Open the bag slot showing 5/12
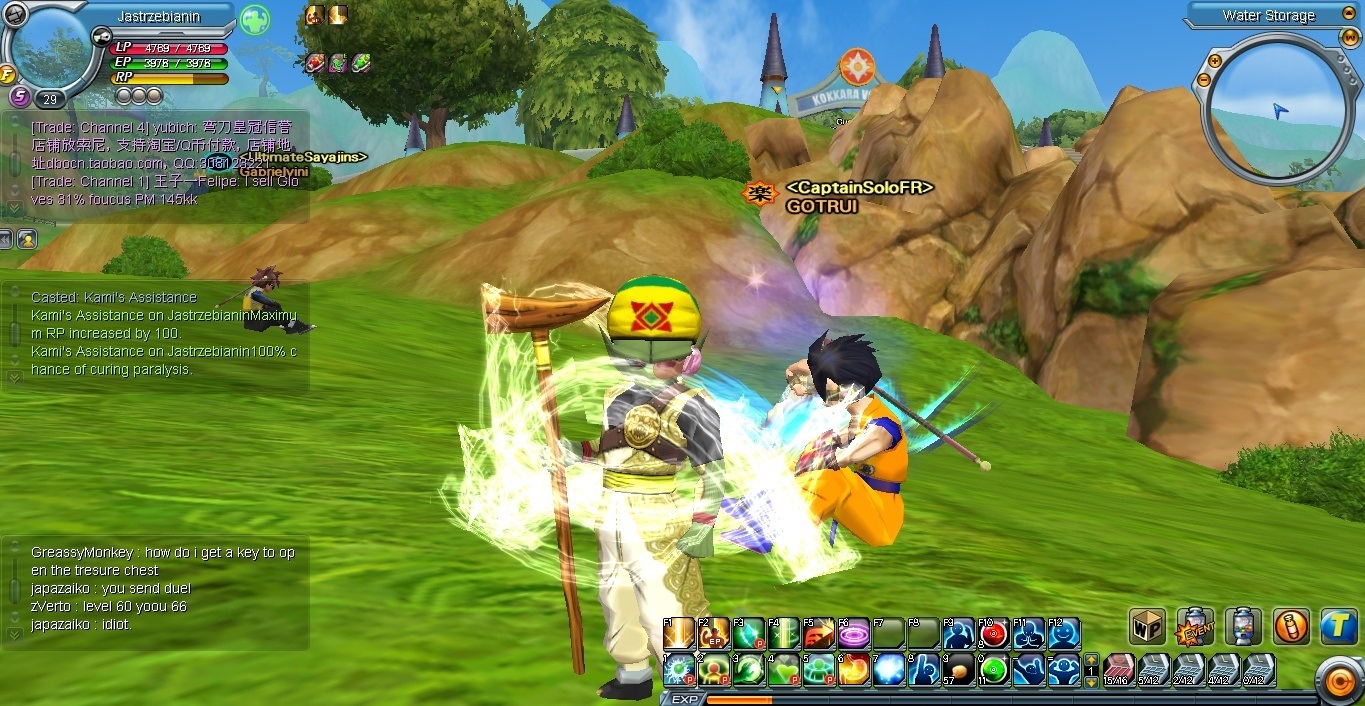1365x706 pixels. (1153, 669)
